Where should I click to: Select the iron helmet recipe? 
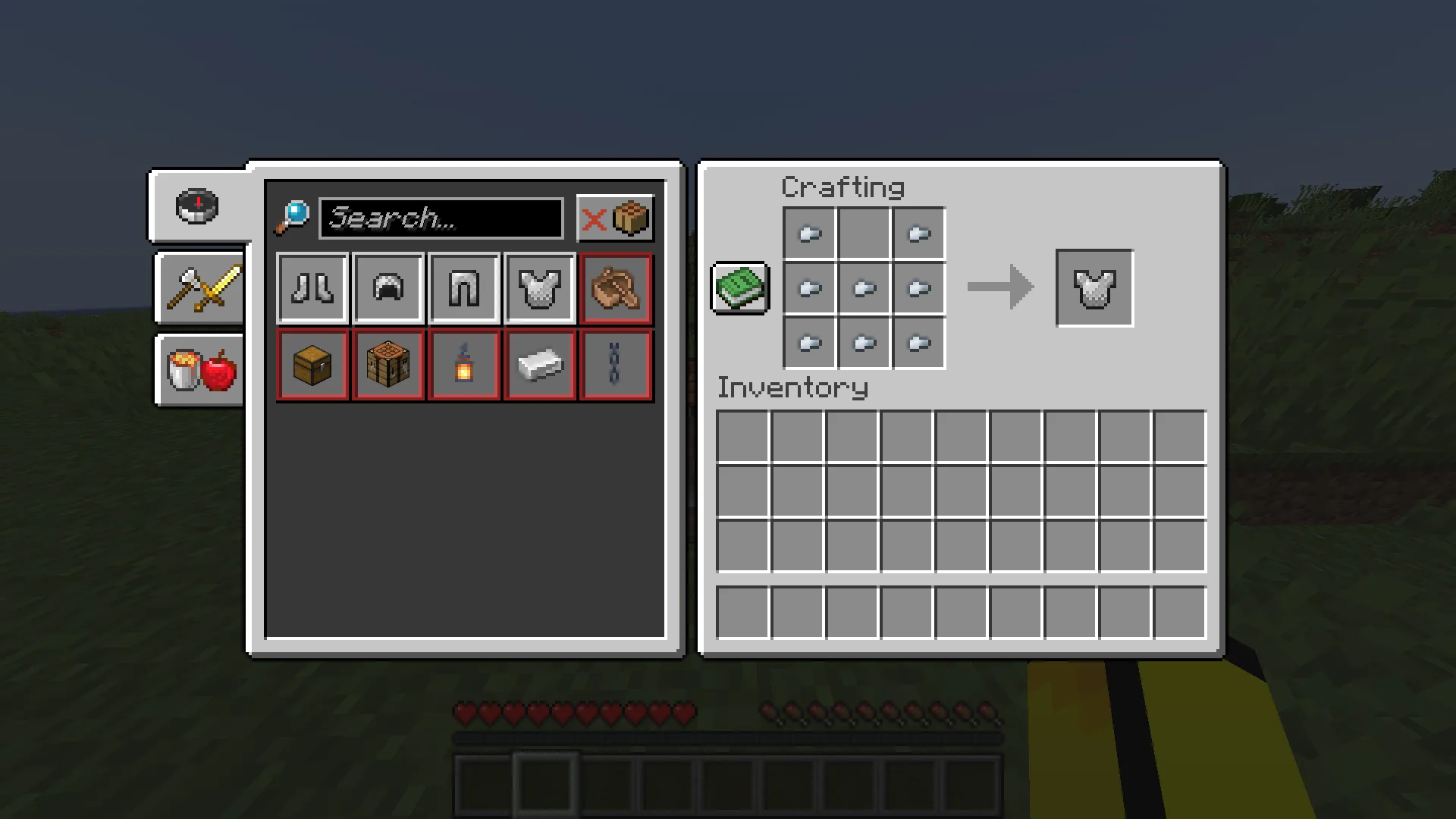(x=388, y=288)
